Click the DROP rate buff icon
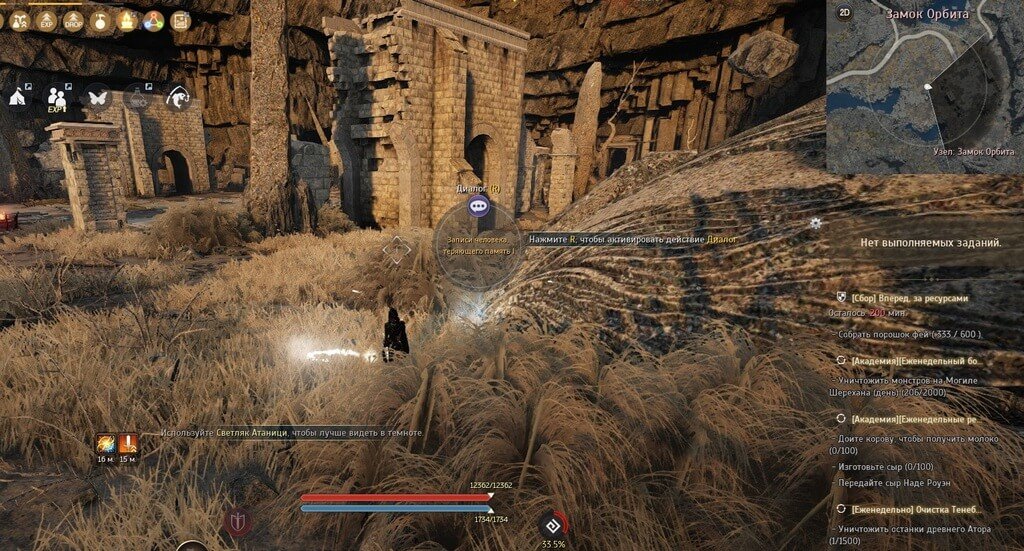 coord(73,20)
